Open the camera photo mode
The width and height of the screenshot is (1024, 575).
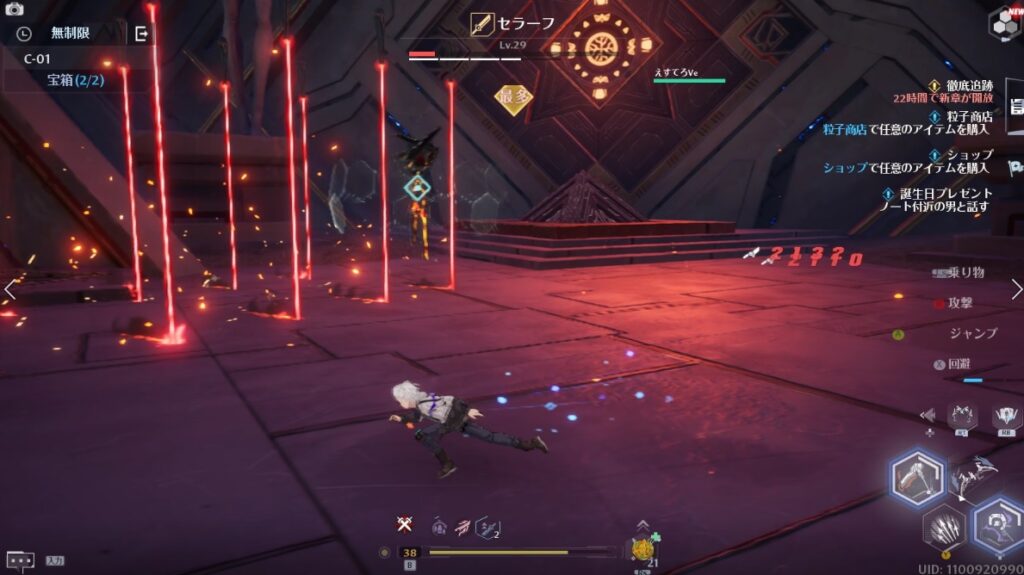[14, 9]
